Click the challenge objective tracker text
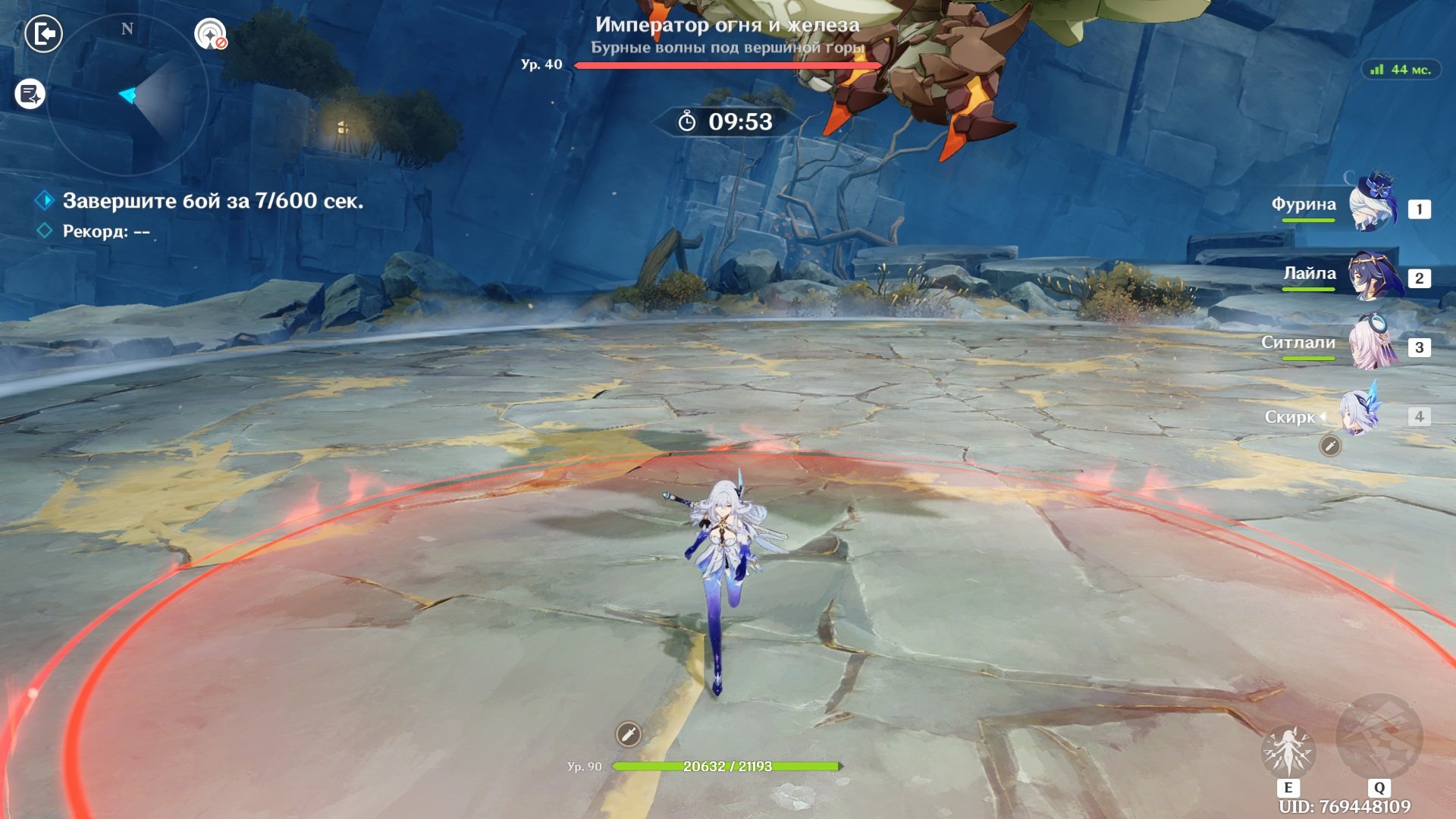Screen dimensions: 1456x819 (x=212, y=201)
